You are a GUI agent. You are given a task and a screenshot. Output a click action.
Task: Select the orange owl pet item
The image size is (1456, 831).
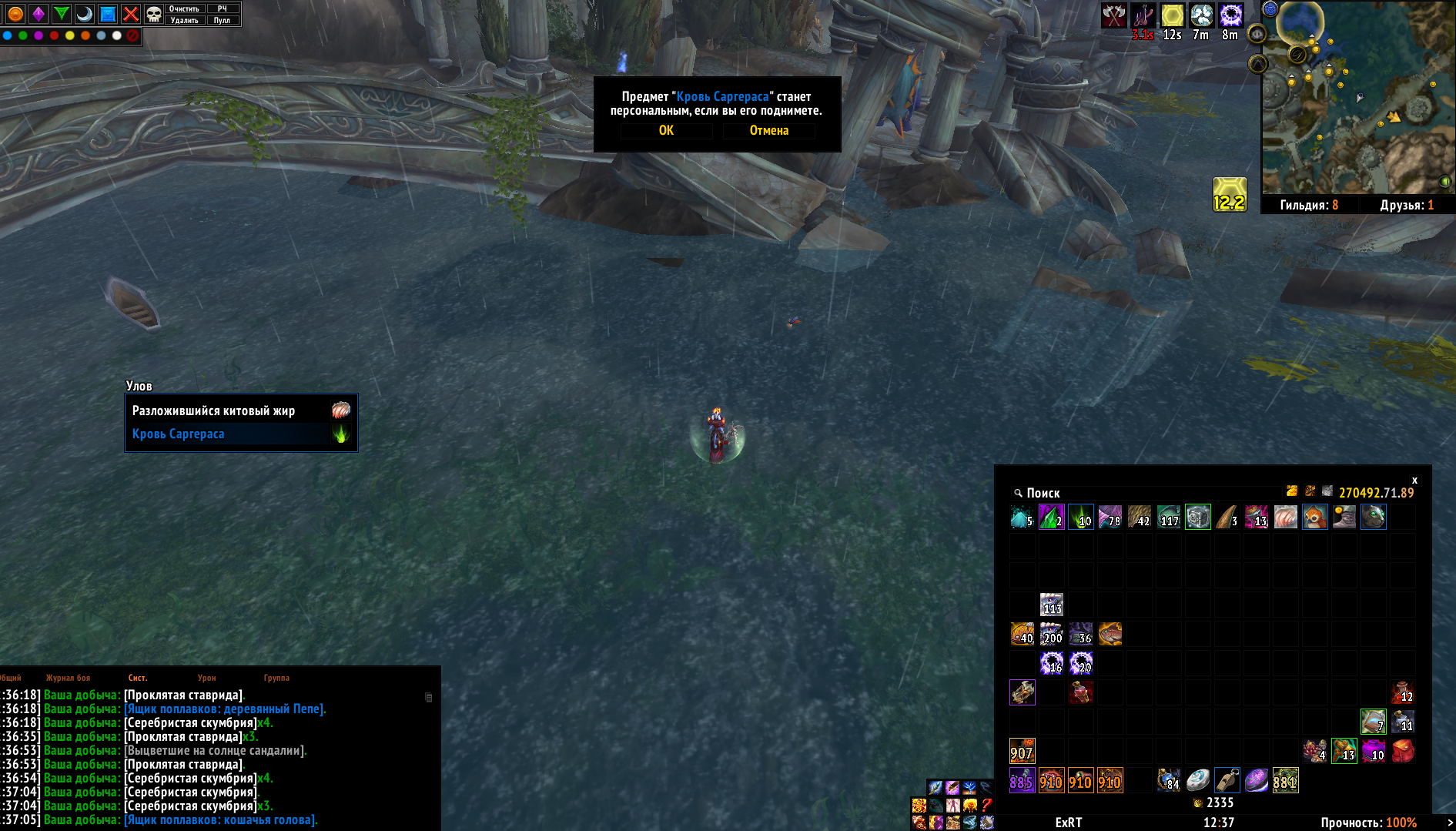point(1315,517)
